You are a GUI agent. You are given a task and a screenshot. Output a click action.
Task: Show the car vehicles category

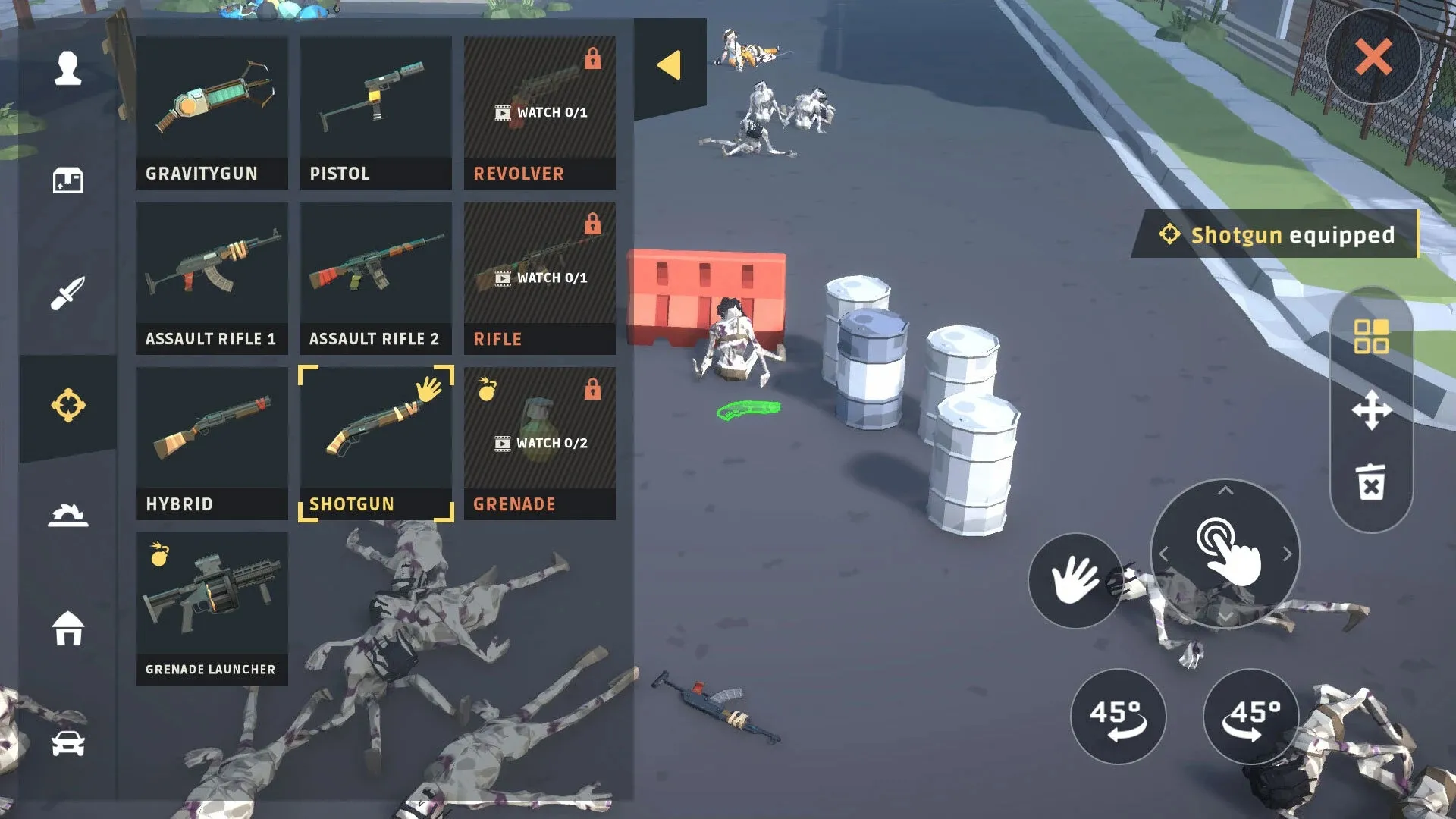coord(68,743)
